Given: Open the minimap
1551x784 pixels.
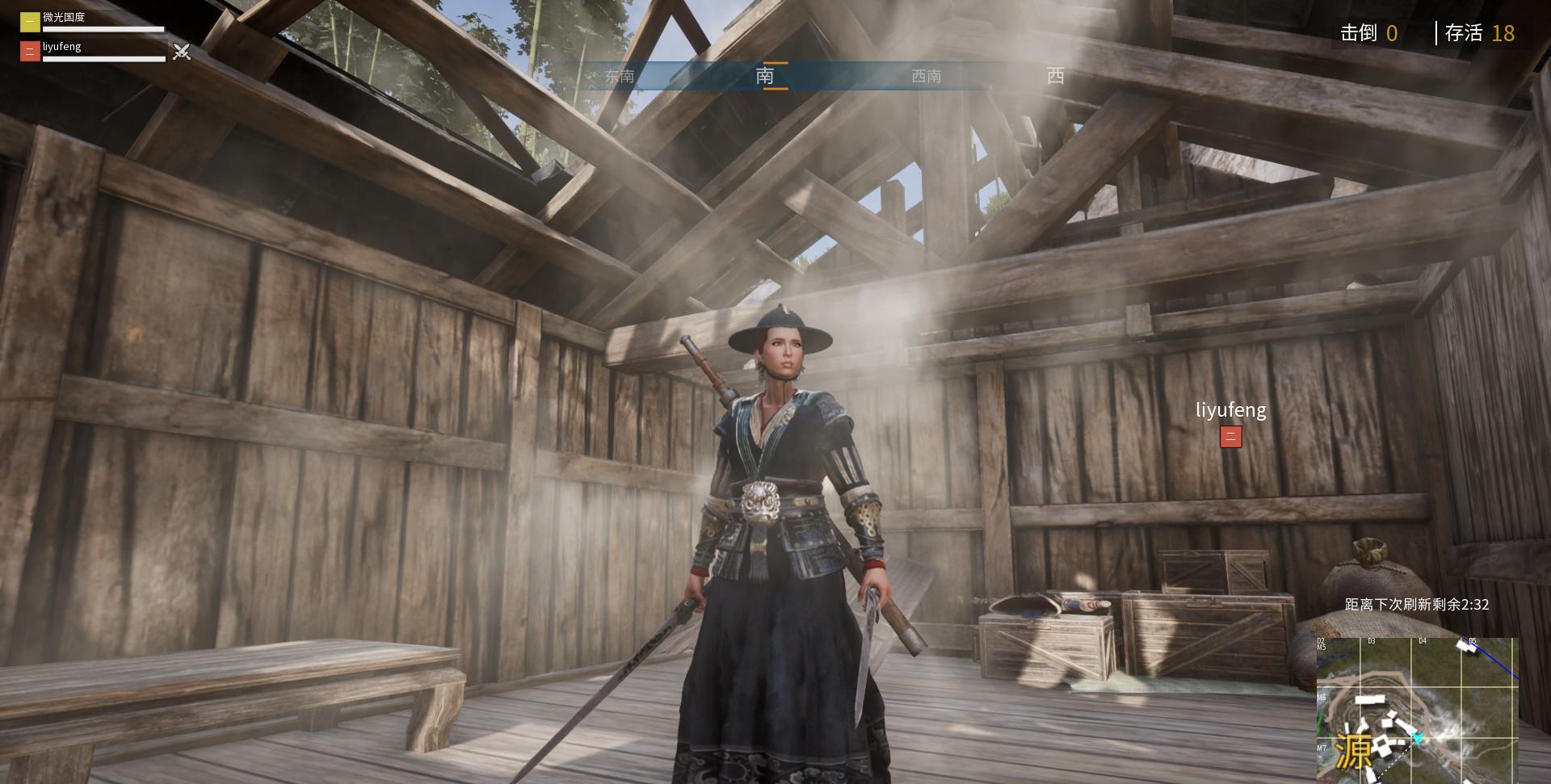Looking at the screenshot, I should click(x=1417, y=710).
